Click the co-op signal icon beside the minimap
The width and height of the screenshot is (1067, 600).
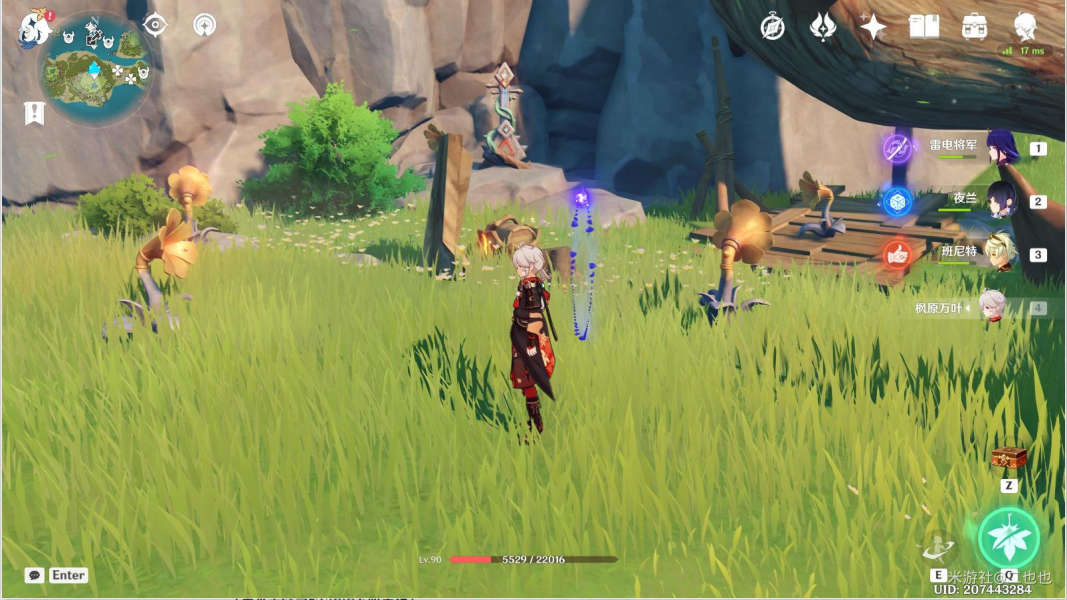(x=204, y=25)
